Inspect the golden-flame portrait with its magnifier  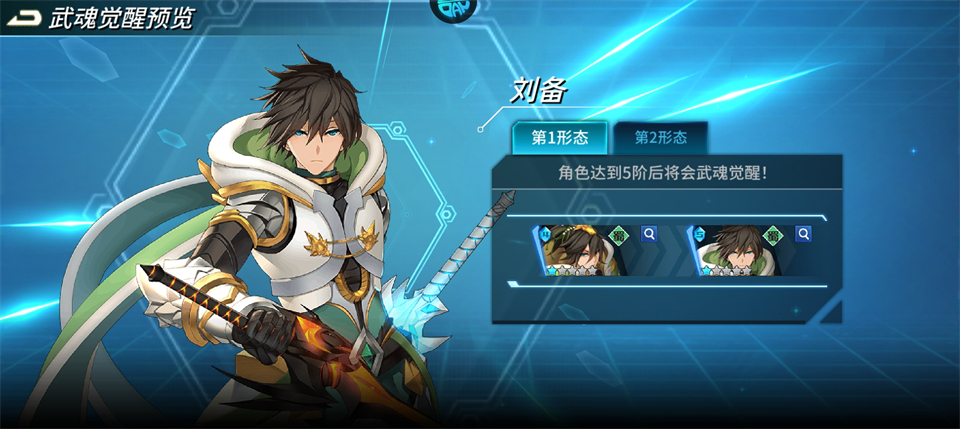tap(648, 234)
